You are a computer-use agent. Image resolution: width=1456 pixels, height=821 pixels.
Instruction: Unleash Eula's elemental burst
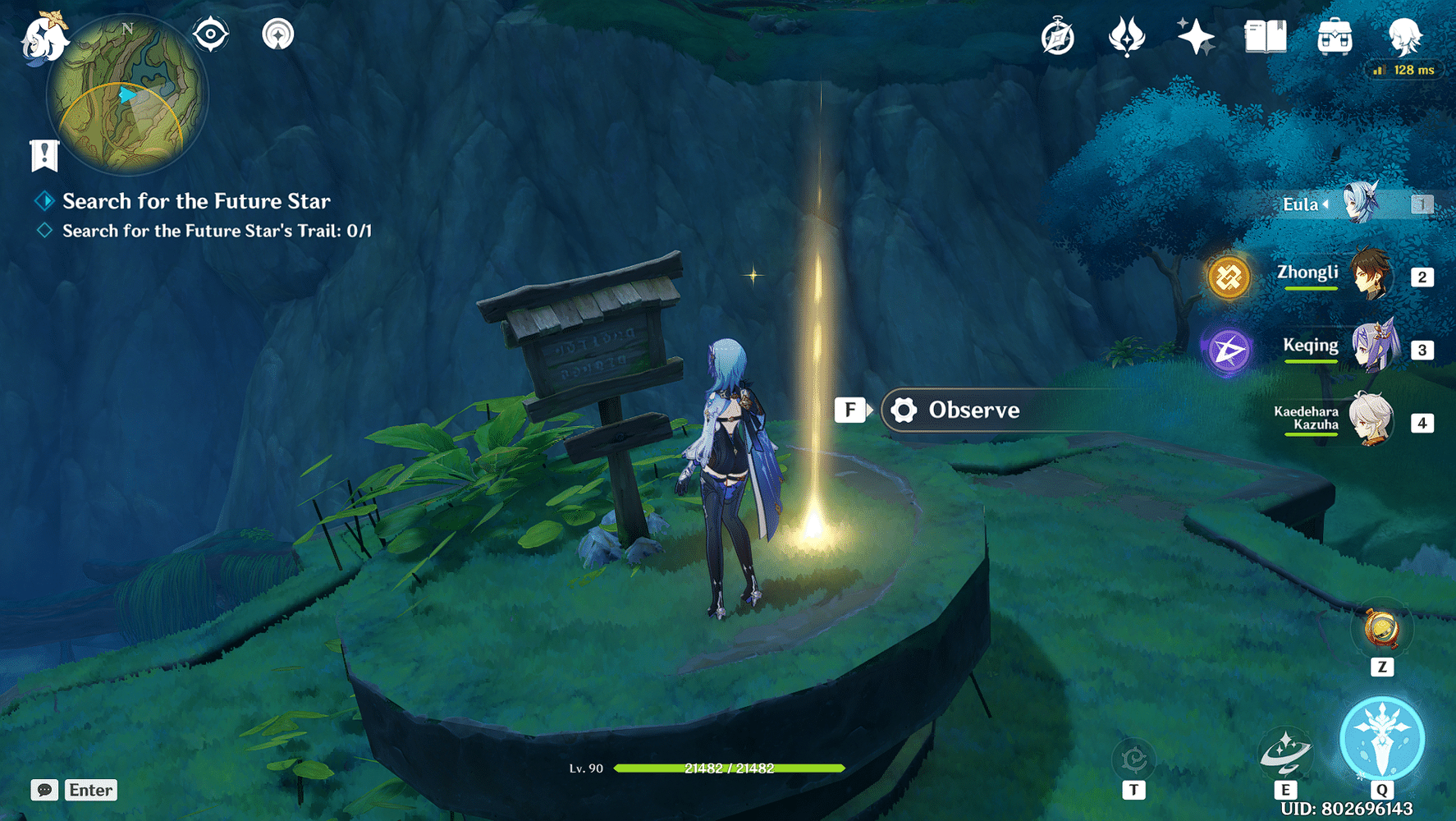[1382, 738]
